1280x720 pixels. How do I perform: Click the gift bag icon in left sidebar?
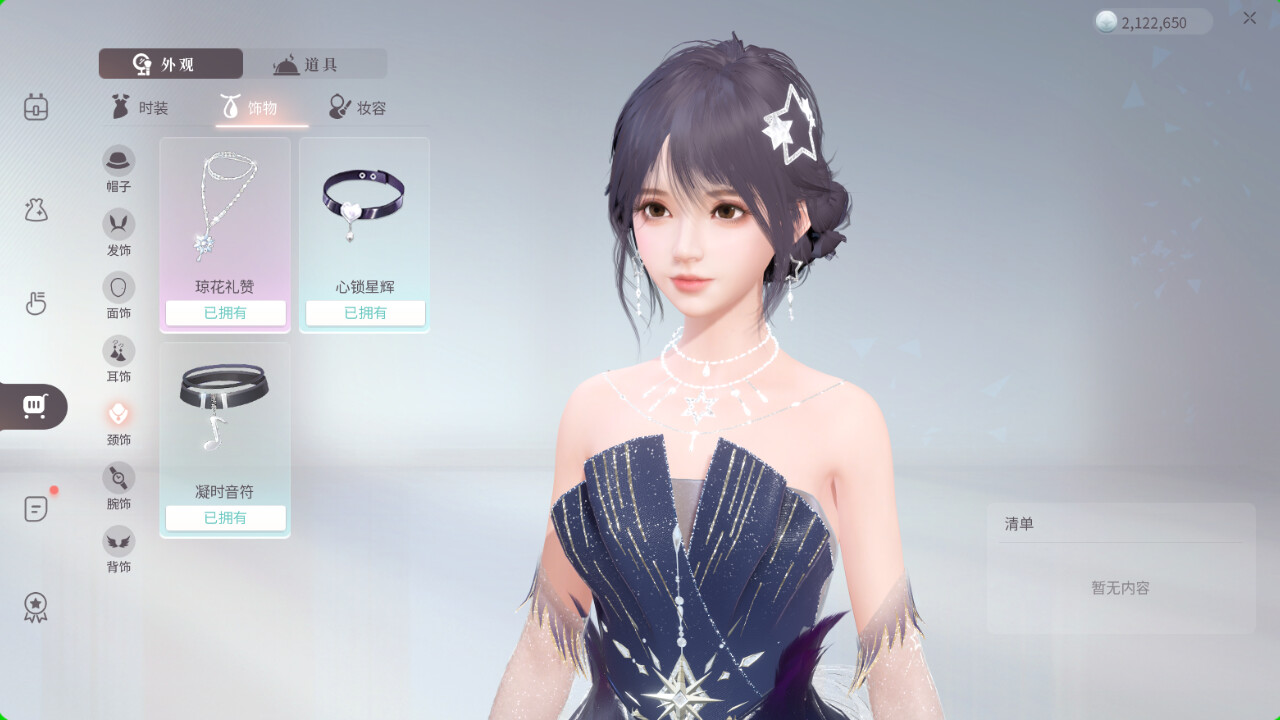36,209
